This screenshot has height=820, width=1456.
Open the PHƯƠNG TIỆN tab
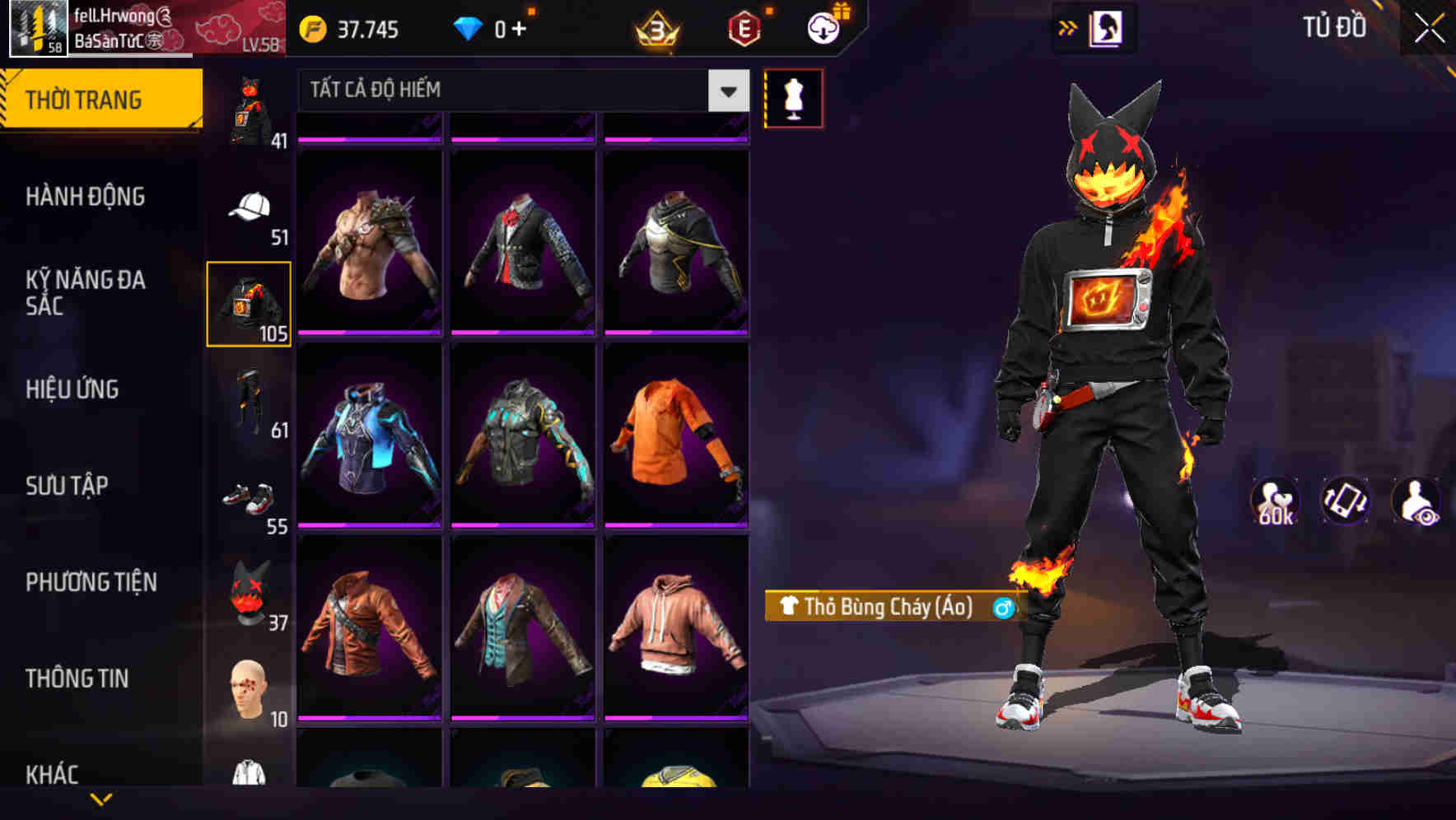click(91, 582)
